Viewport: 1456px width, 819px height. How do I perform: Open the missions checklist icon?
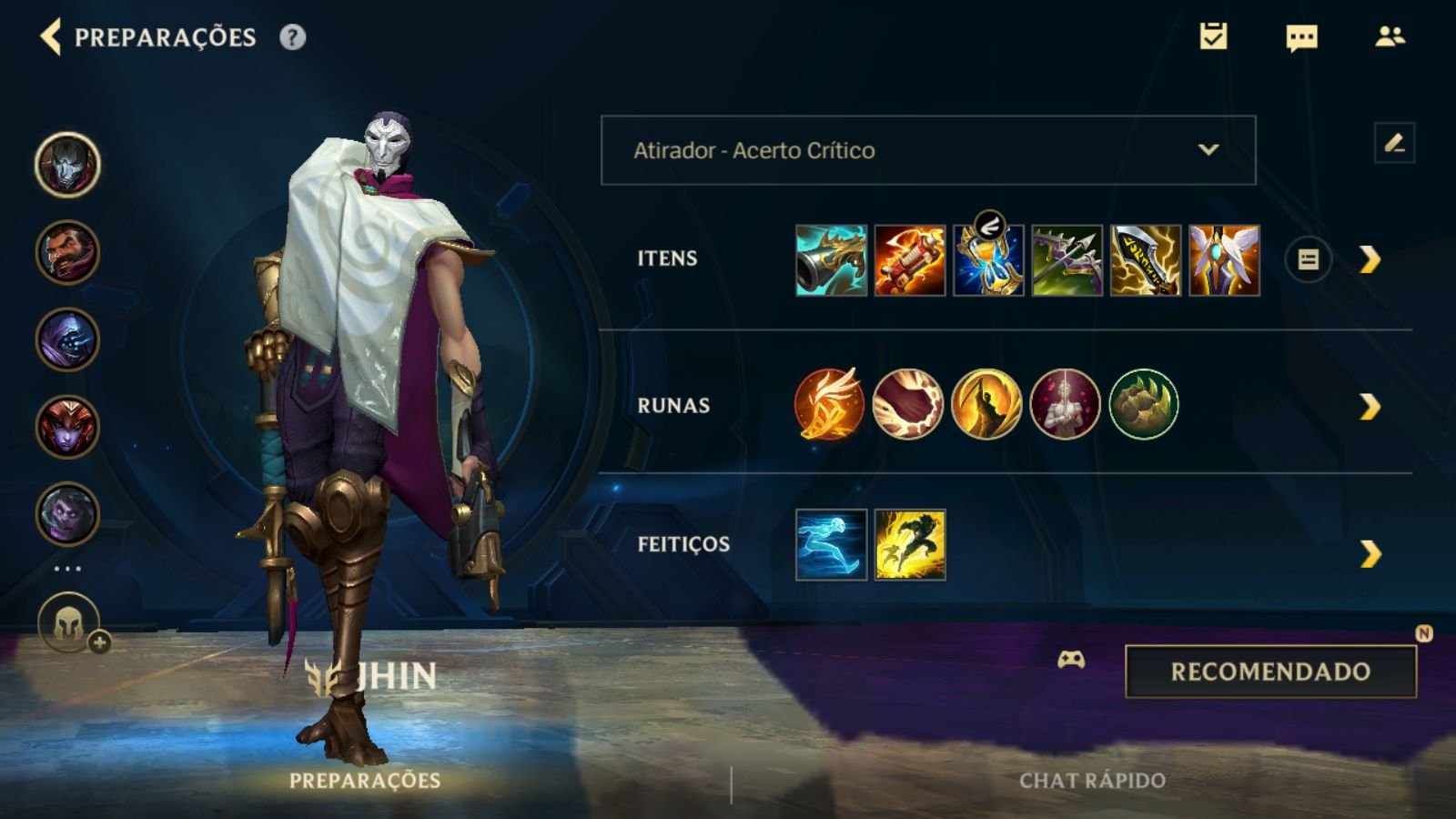(1213, 36)
